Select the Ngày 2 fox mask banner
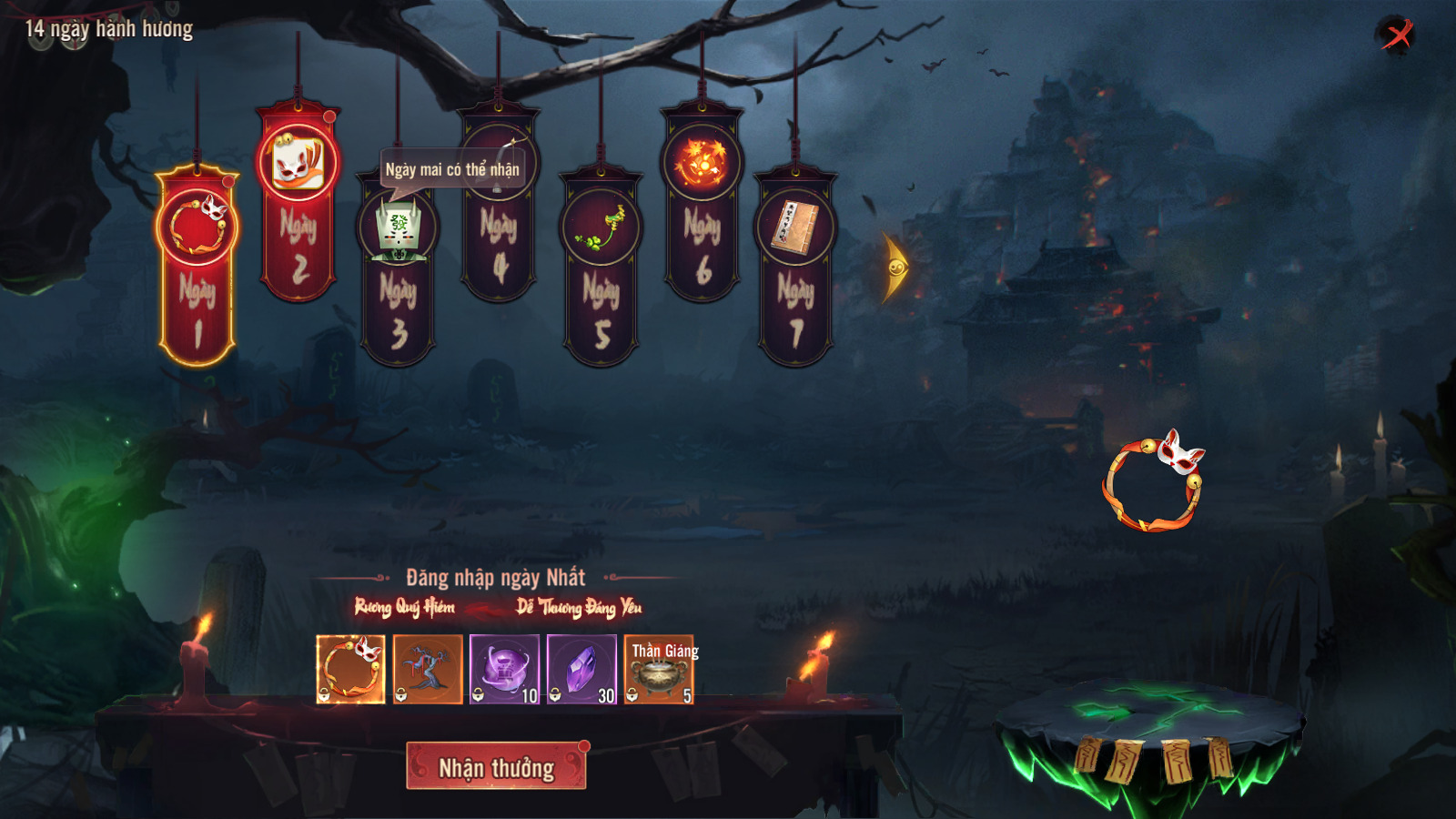The height and width of the screenshot is (819, 1456). coord(298,202)
